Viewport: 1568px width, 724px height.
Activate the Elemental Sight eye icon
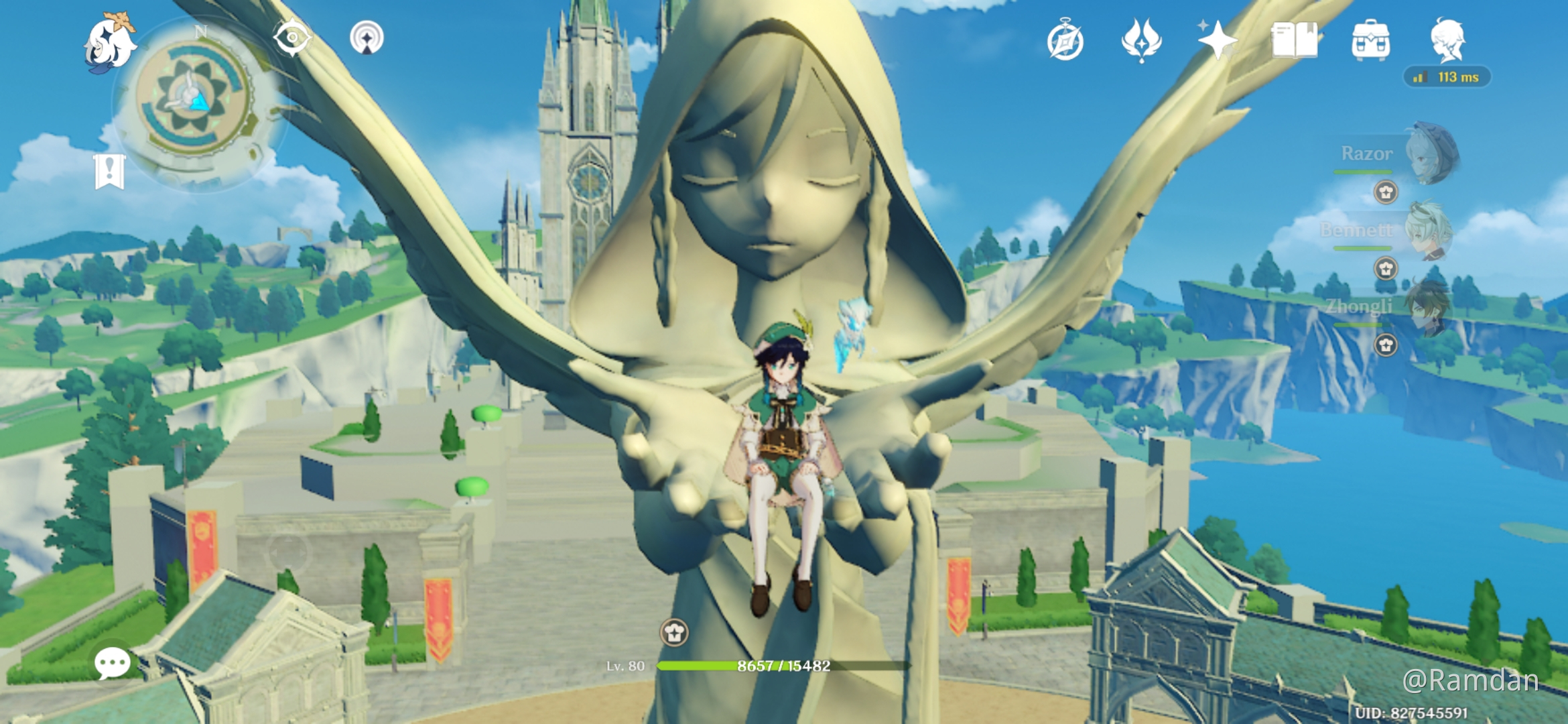tap(292, 38)
